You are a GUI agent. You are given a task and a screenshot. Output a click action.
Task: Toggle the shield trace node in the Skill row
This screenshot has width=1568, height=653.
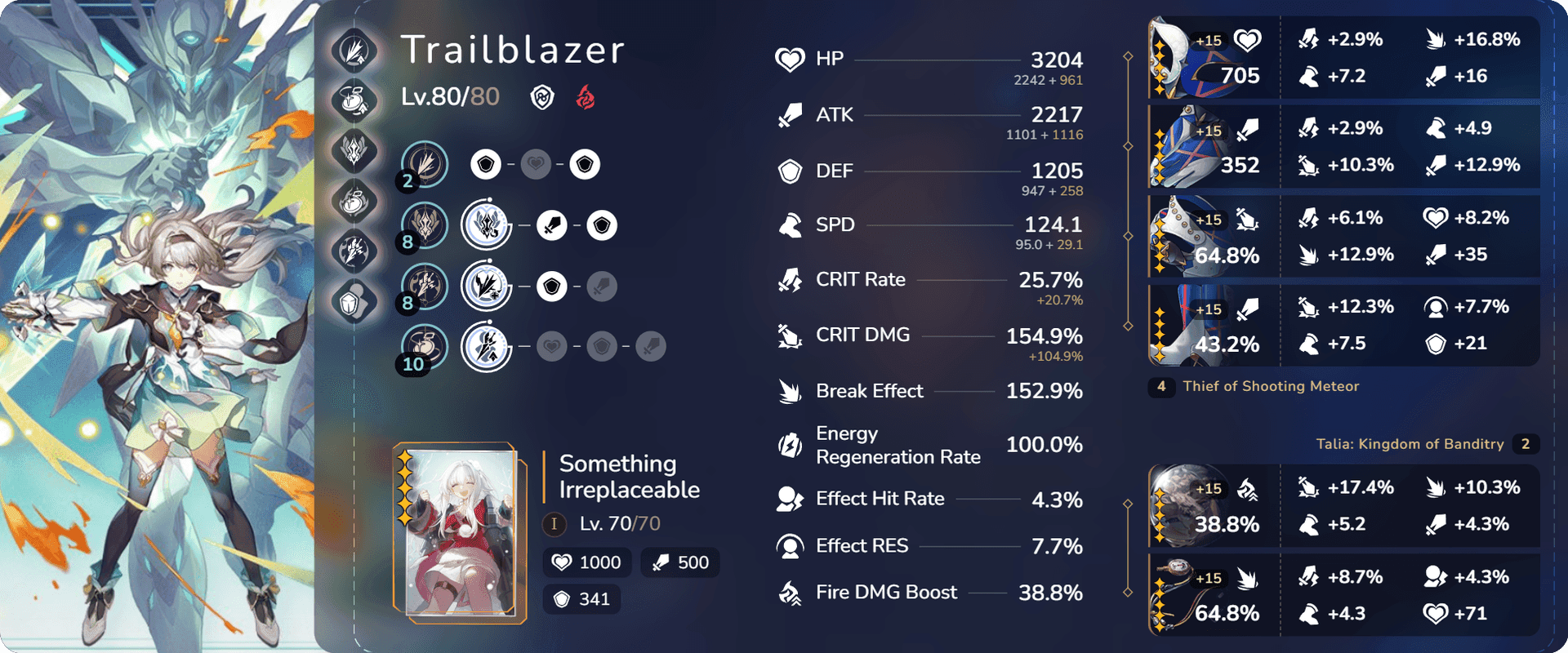click(602, 225)
